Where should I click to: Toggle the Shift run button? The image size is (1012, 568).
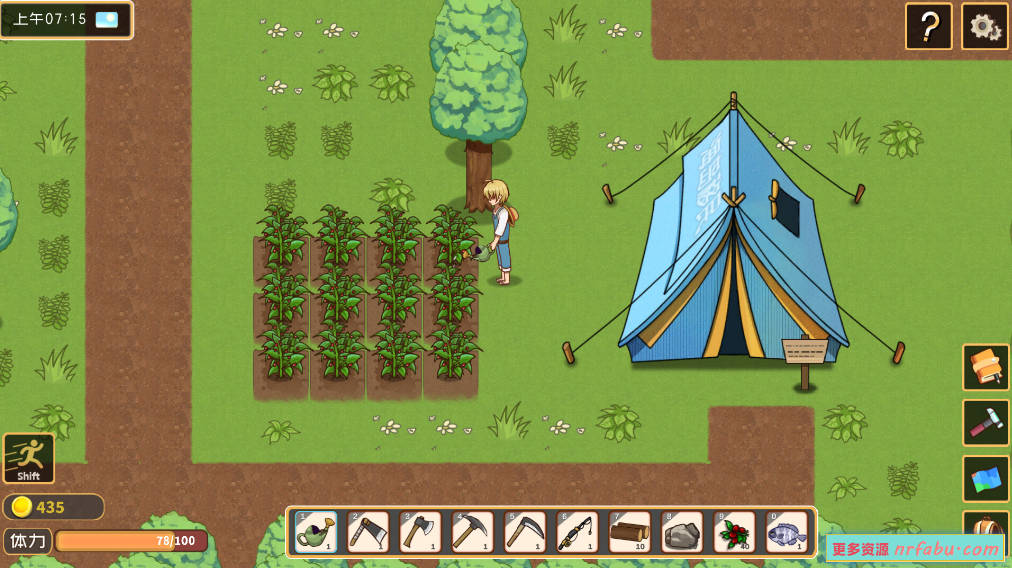pos(29,458)
